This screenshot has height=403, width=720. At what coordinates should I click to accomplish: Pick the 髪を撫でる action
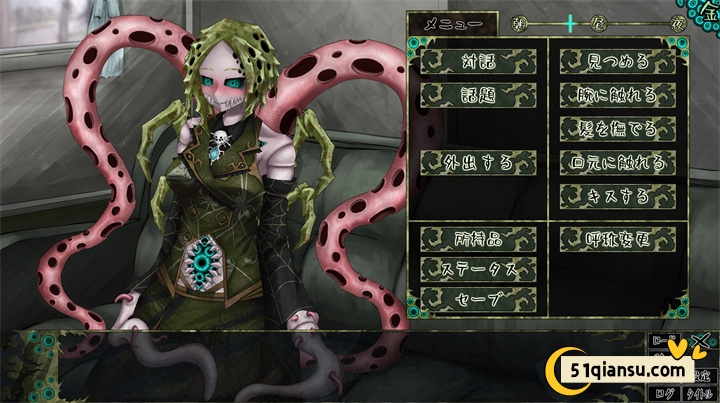(x=617, y=128)
